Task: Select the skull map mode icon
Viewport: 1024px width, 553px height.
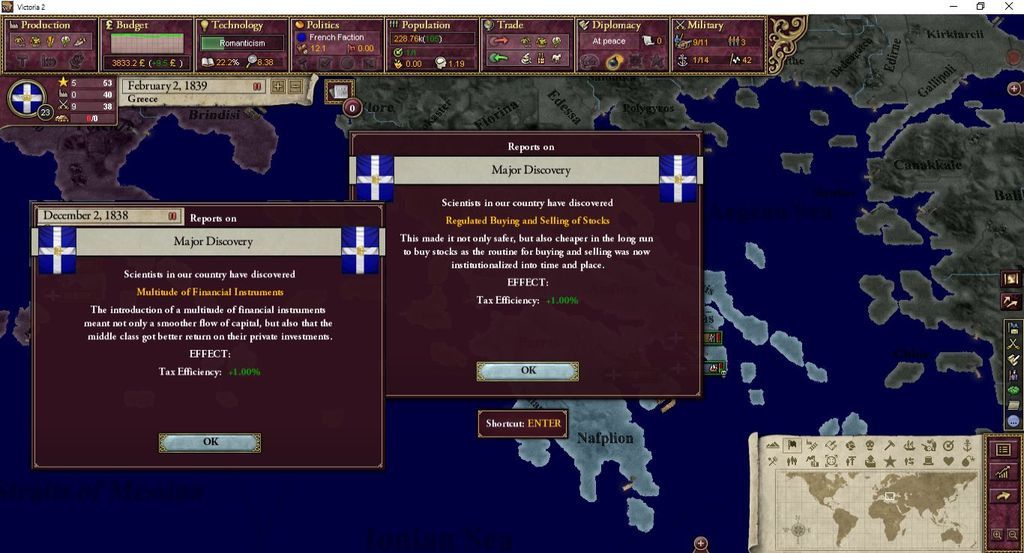Action: tap(868, 445)
